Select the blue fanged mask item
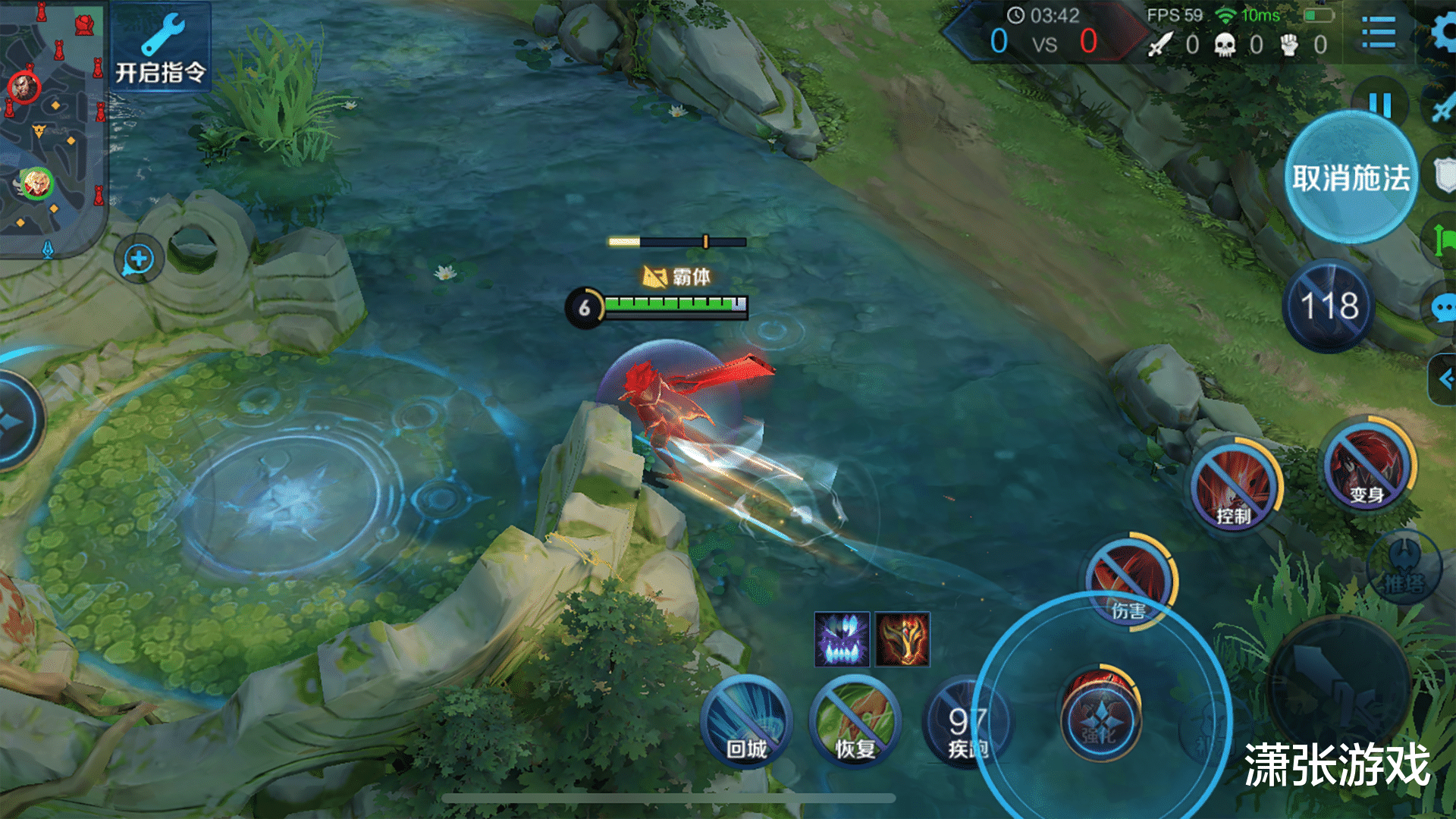Image resolution: width=1456 pixels, height=819 pixels. (842, 639)
